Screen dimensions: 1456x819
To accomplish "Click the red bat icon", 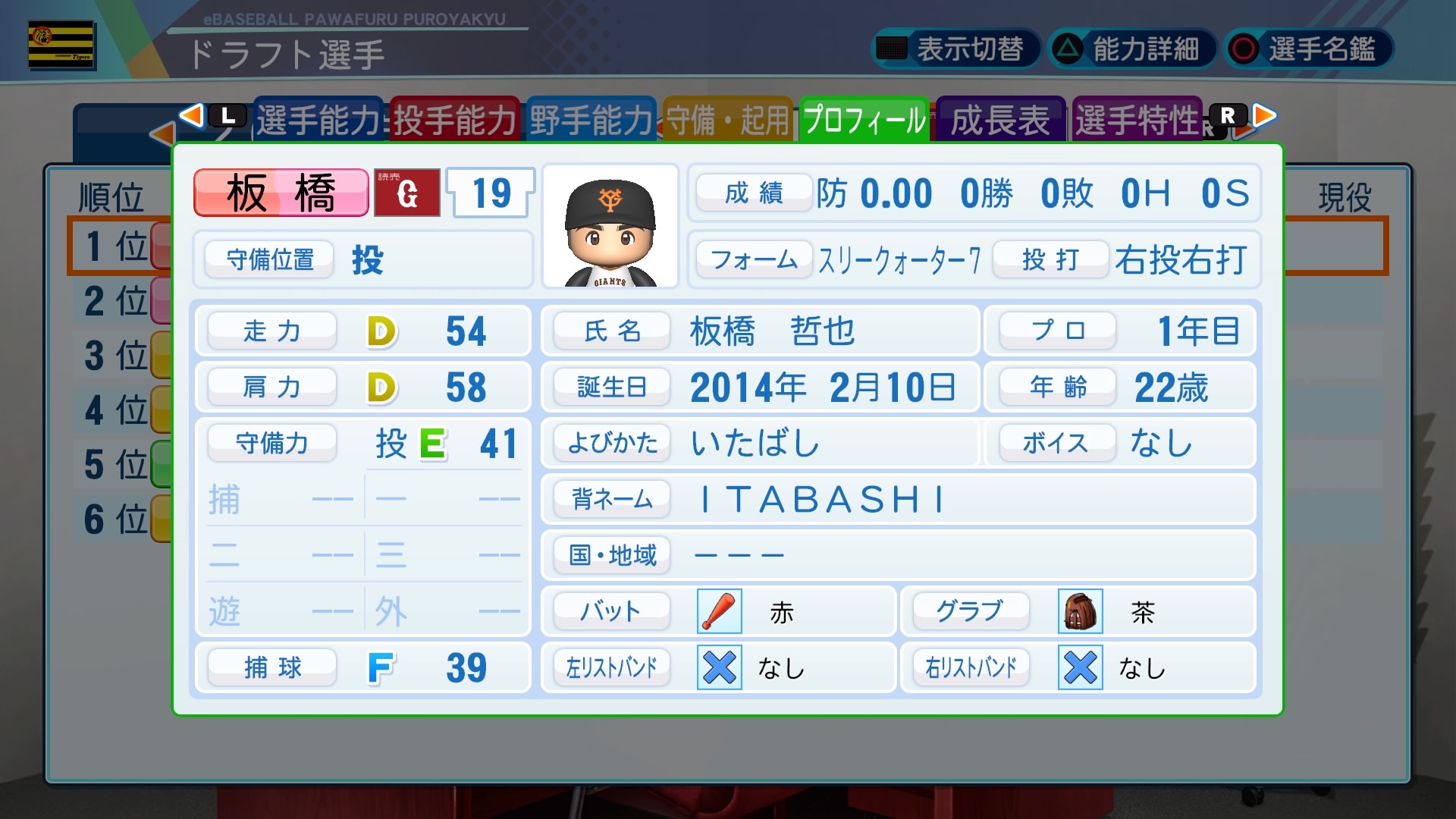I will click(x=719, y=612).
